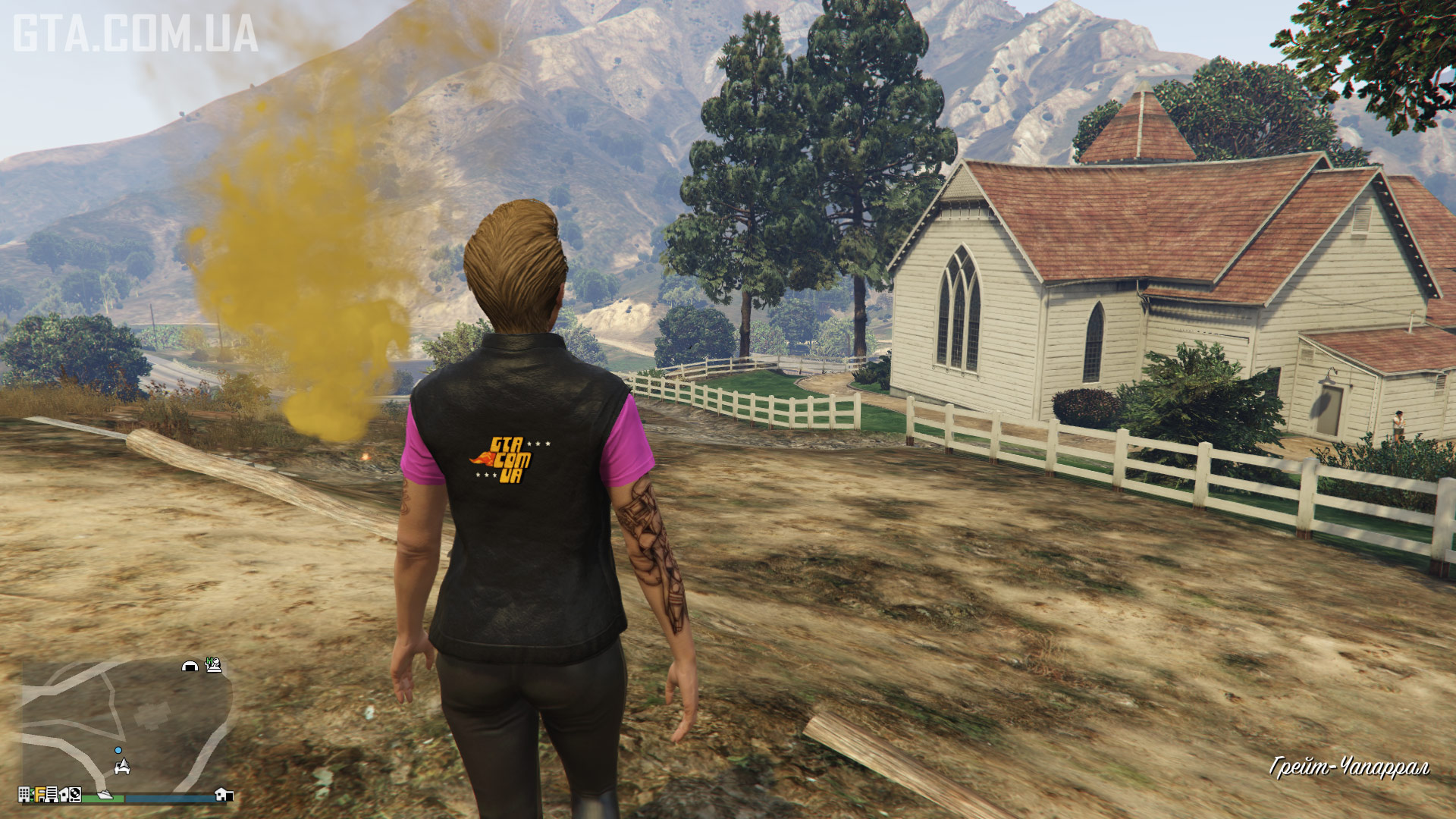Select the office building blip

click(x=24, y=794)
